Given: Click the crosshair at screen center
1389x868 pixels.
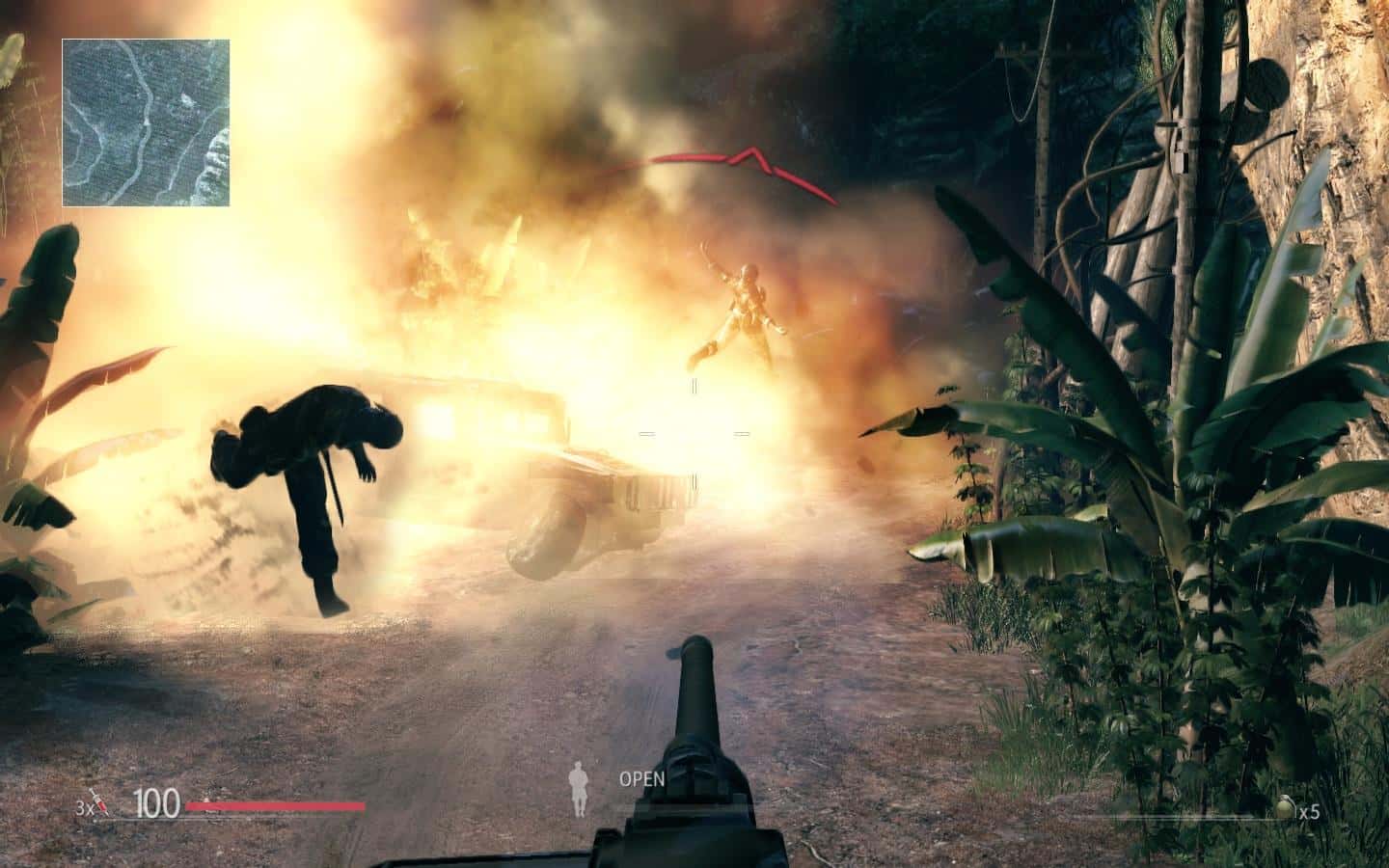Looking at the screenshot, I should point(694,434).
